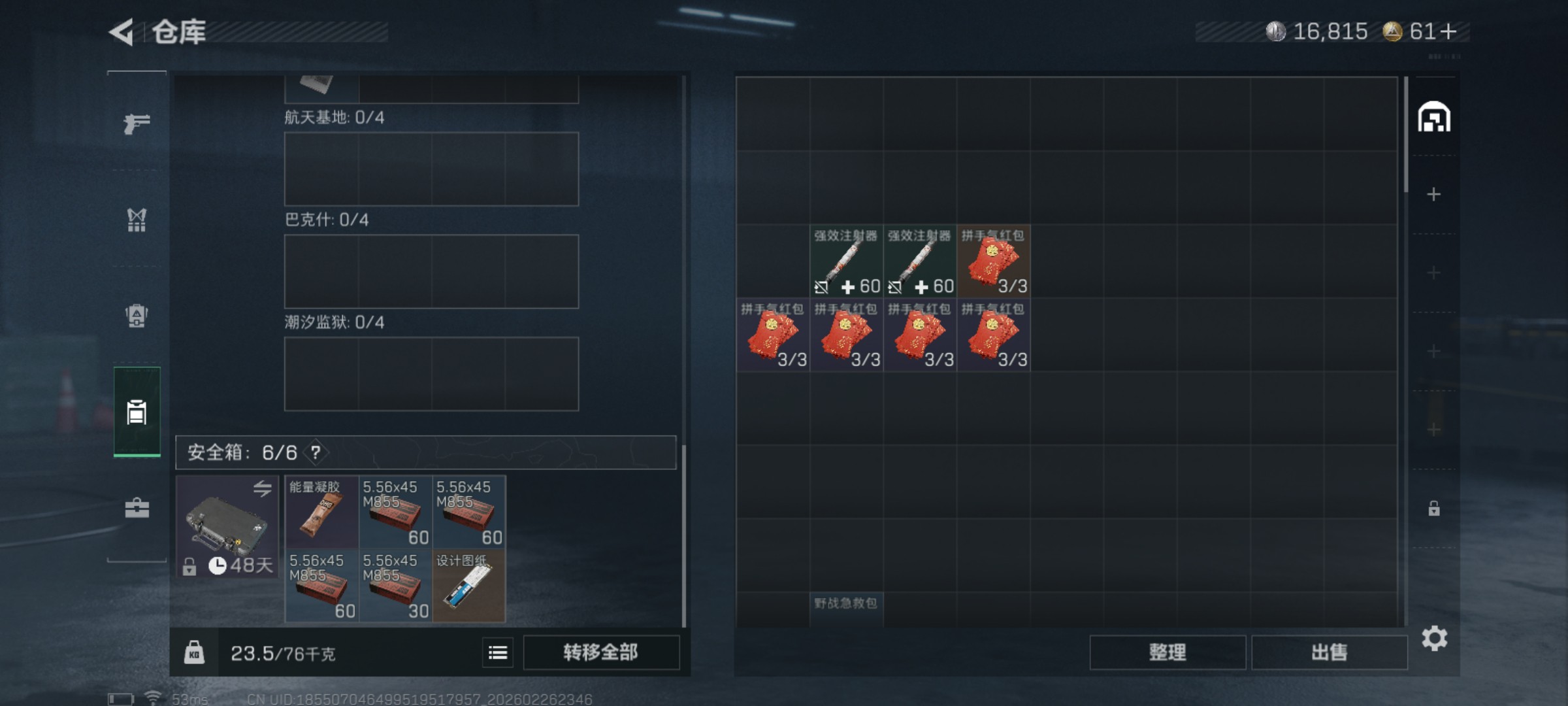This screenshot has height=706, width=1568.
Task: Select the briefcase tab in sidebar
Action: click(137, 508)
